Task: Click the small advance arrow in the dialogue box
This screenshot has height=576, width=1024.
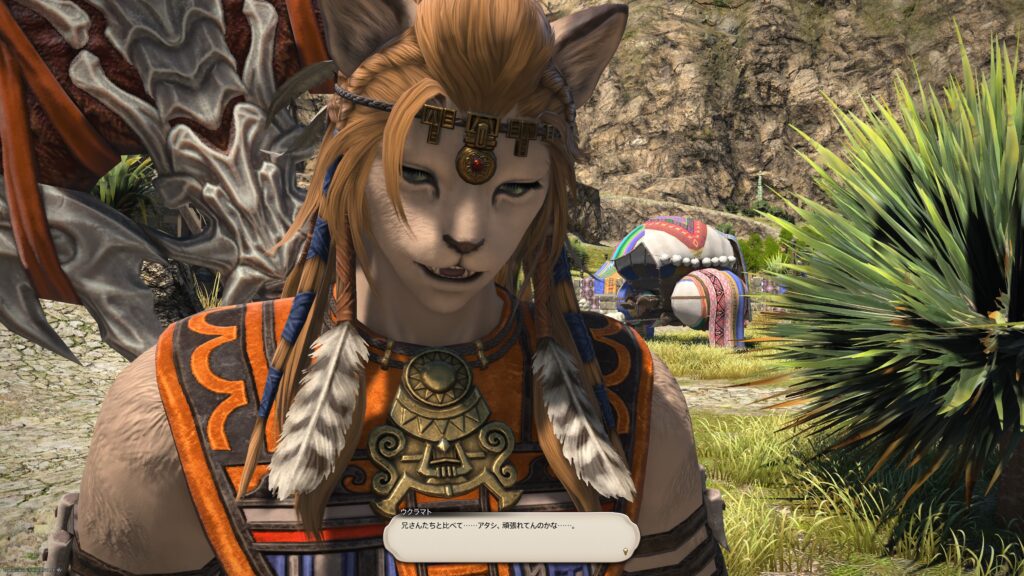Action: pyautogui.click(x=626, y=549)
